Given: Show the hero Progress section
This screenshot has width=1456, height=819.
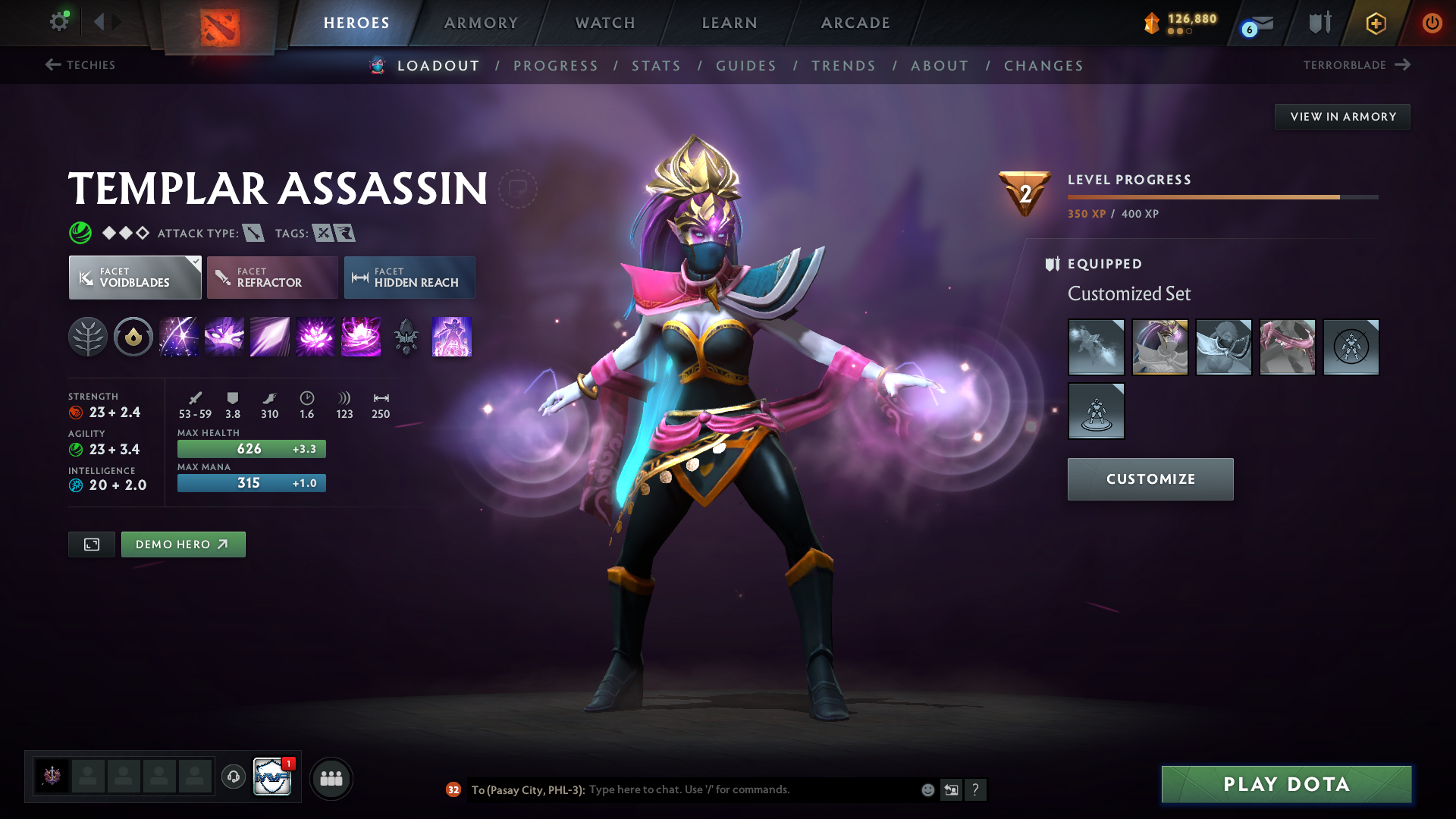Looking at the screenshot, I should [x=556, y=66].
